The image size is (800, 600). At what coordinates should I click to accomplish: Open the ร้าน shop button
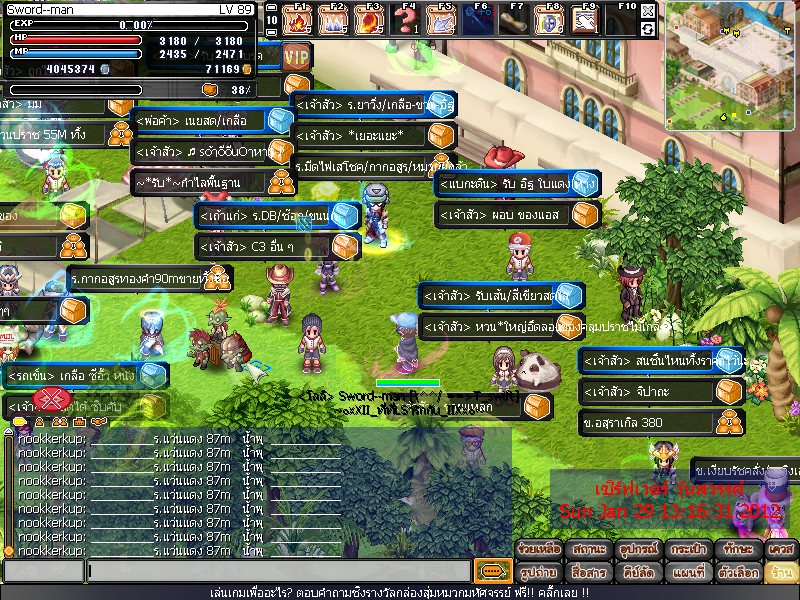tap(779, 573)
